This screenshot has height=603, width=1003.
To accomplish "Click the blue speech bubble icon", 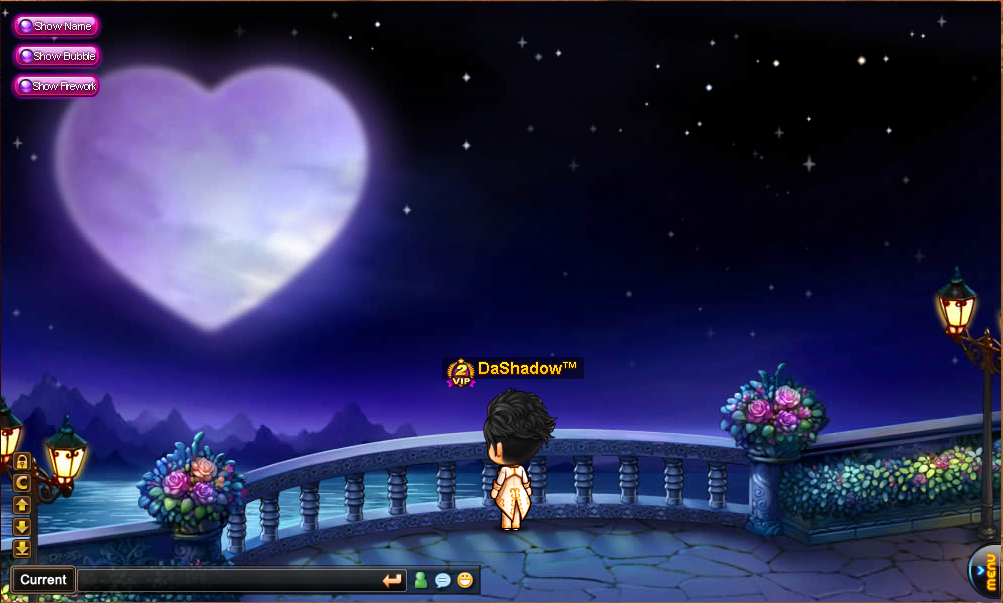I will [443, 580].
